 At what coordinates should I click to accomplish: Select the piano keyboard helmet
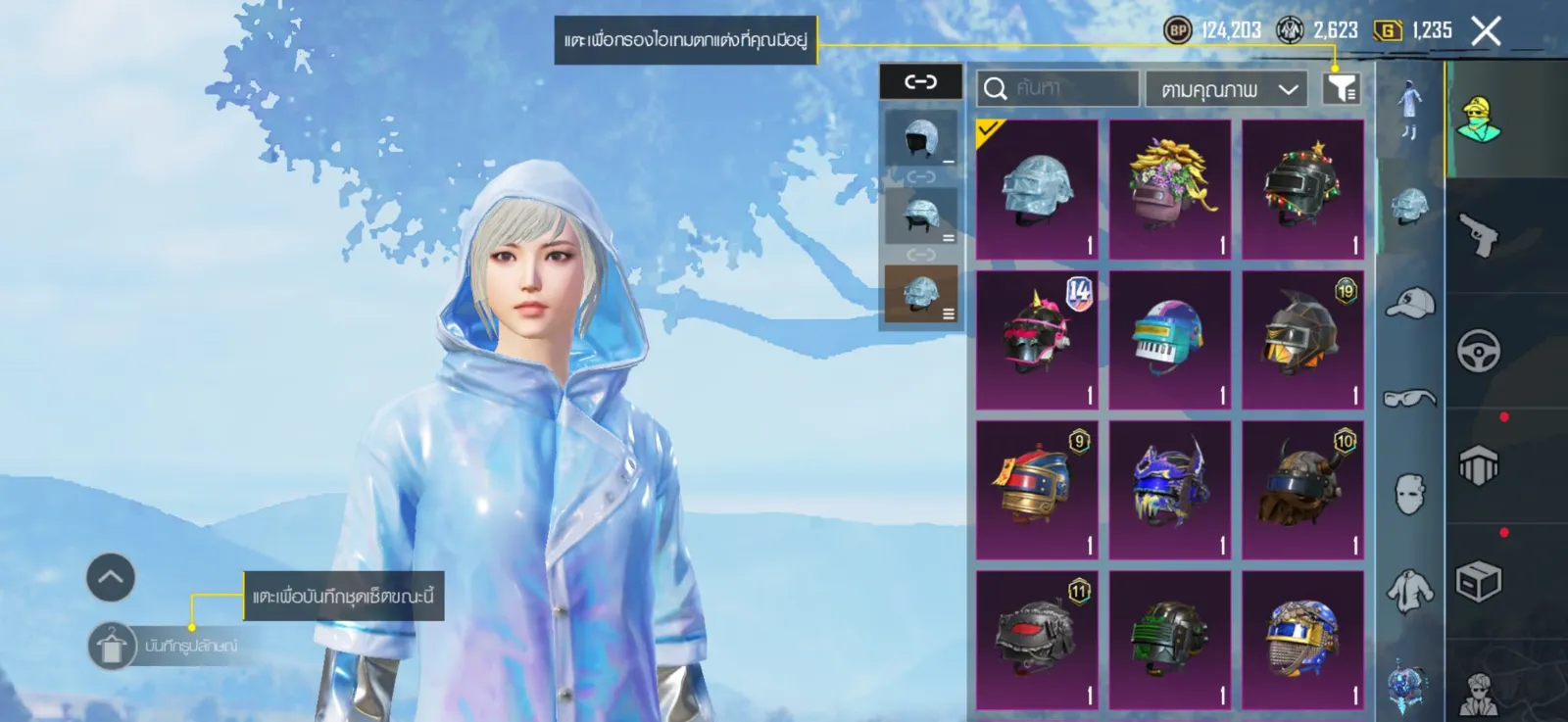pyautogui.click(x=1170, y=340)
